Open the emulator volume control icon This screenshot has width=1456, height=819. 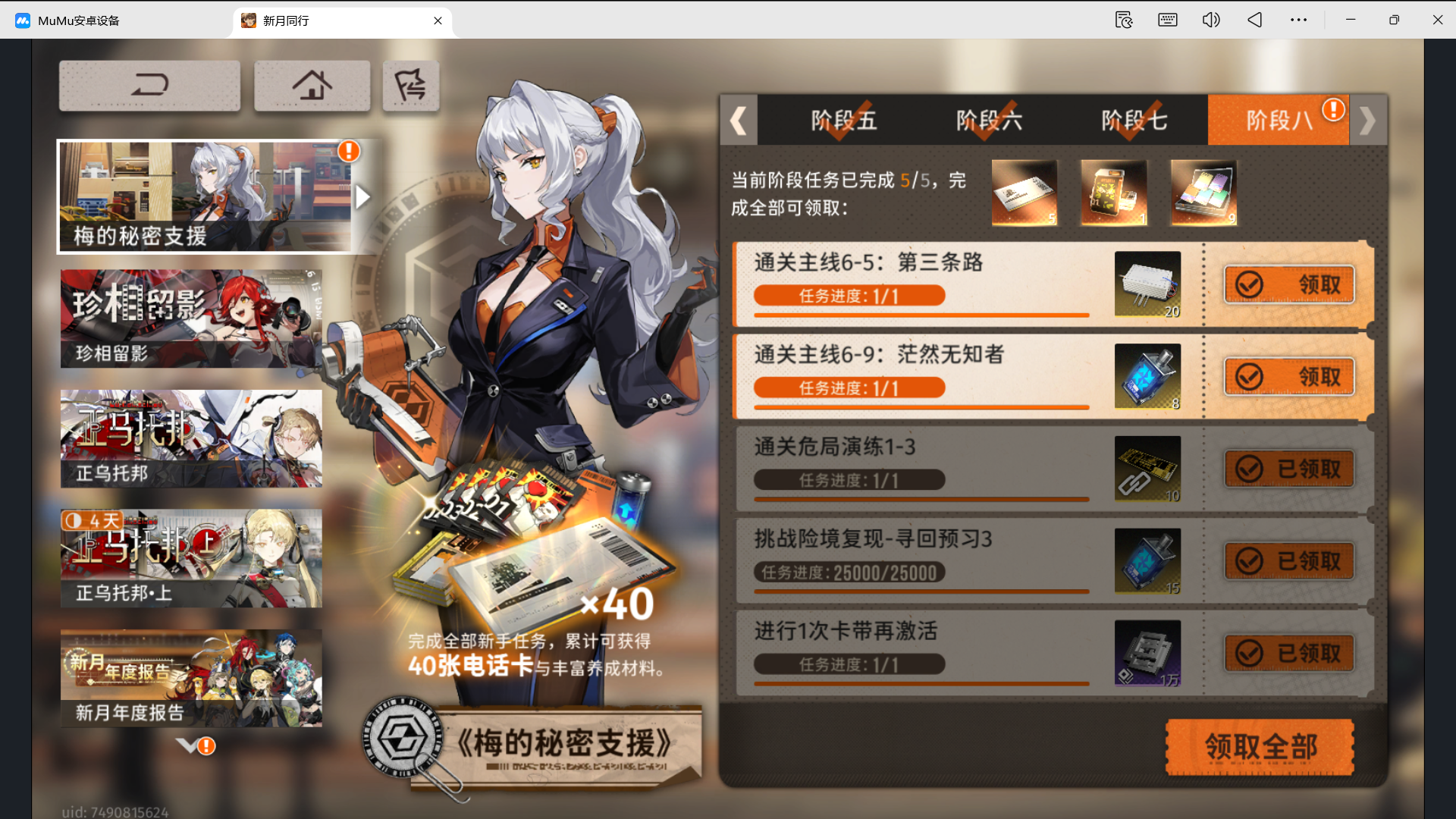point(1210,20)
